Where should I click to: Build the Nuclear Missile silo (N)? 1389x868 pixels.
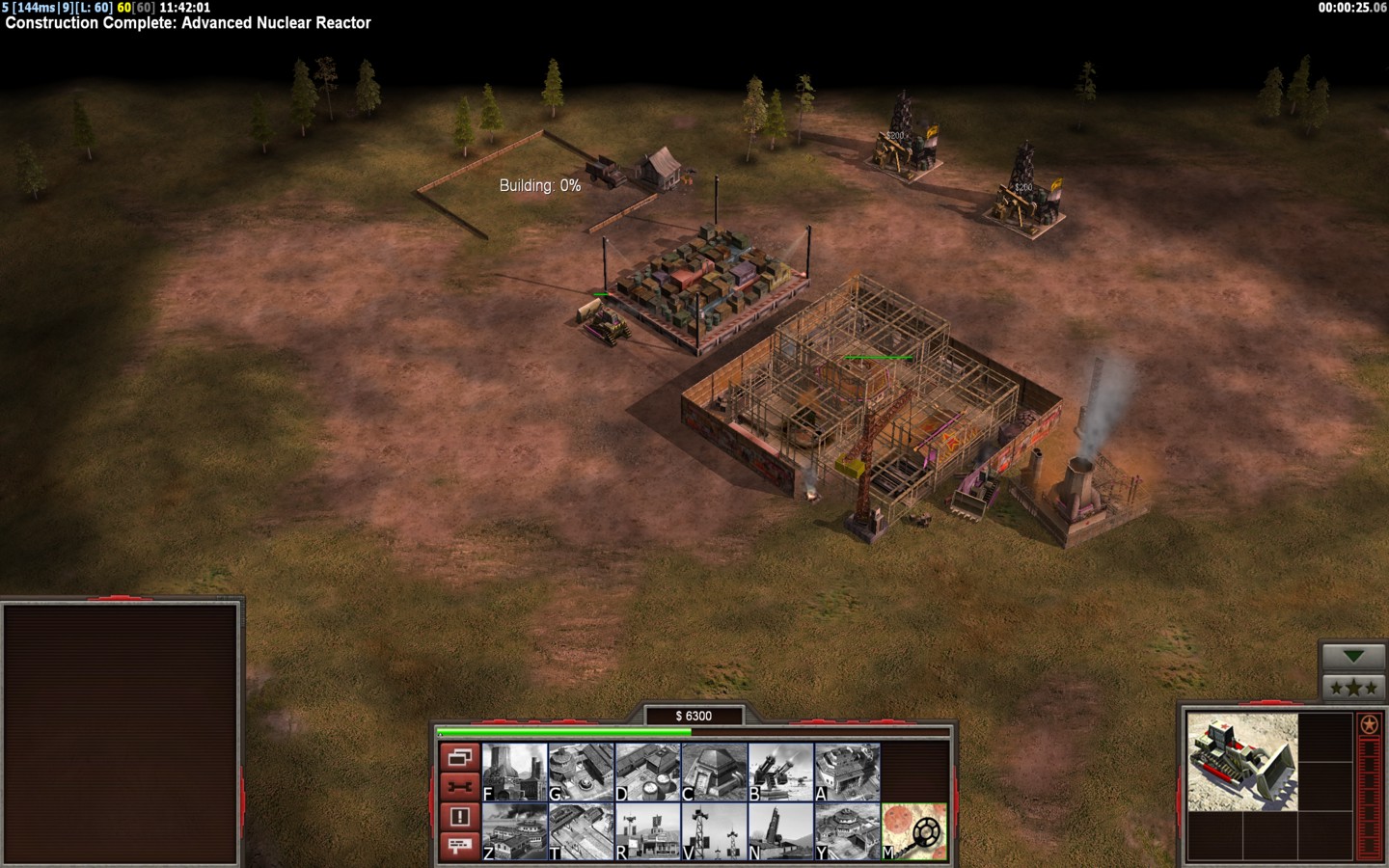781,831
